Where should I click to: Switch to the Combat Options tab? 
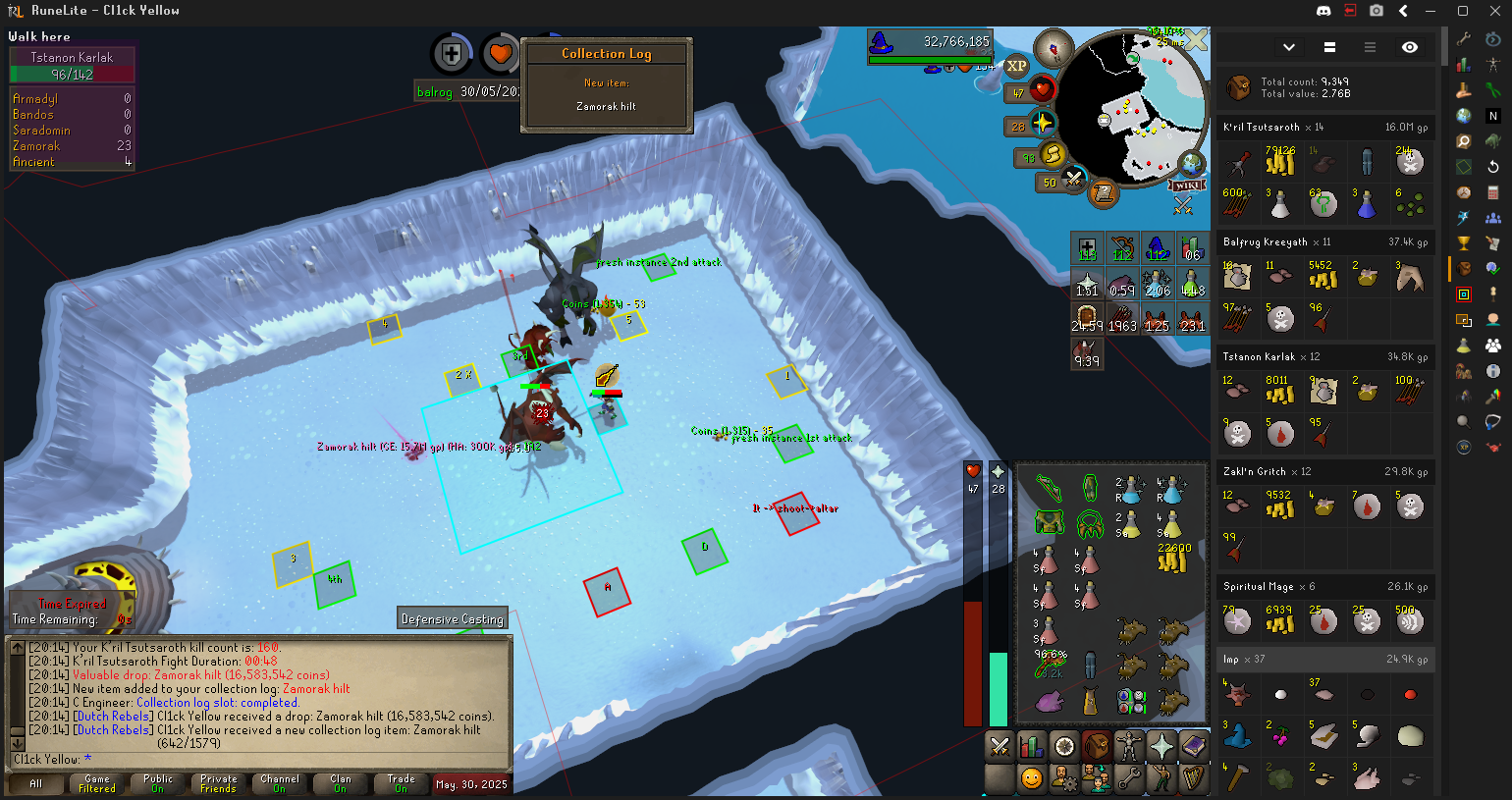tap(999, 747)
